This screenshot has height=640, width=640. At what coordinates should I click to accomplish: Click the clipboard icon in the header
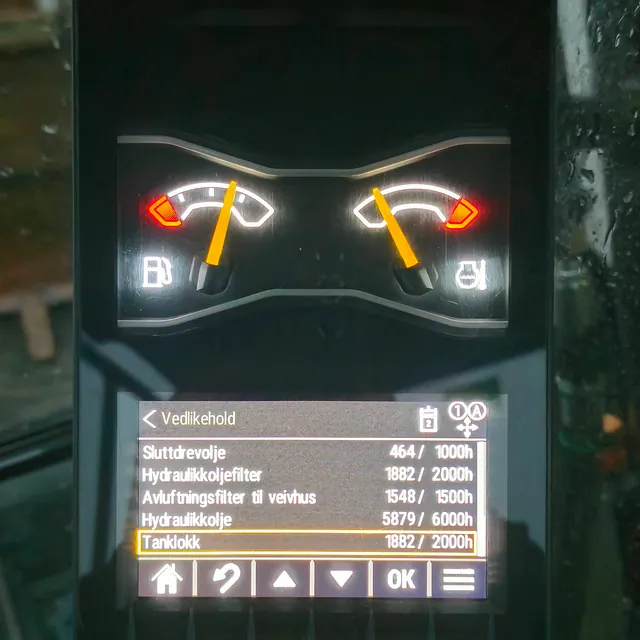[x=428, y=419]
